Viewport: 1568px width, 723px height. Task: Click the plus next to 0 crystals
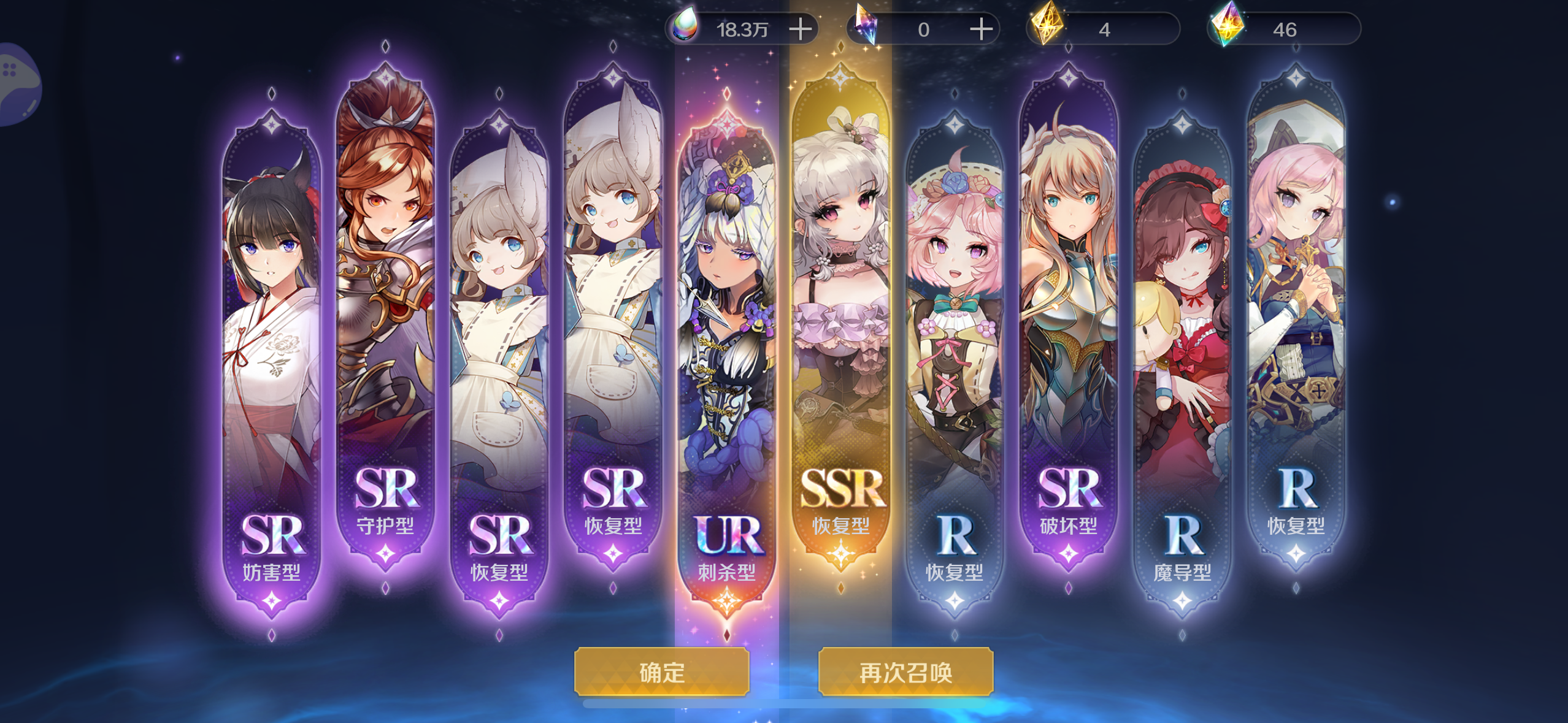pos(982,28)
